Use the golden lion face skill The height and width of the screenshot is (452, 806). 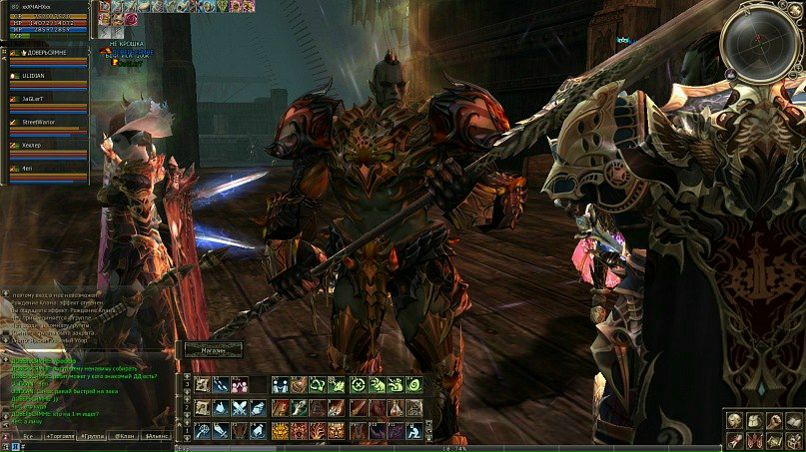[x=280, y=430]
